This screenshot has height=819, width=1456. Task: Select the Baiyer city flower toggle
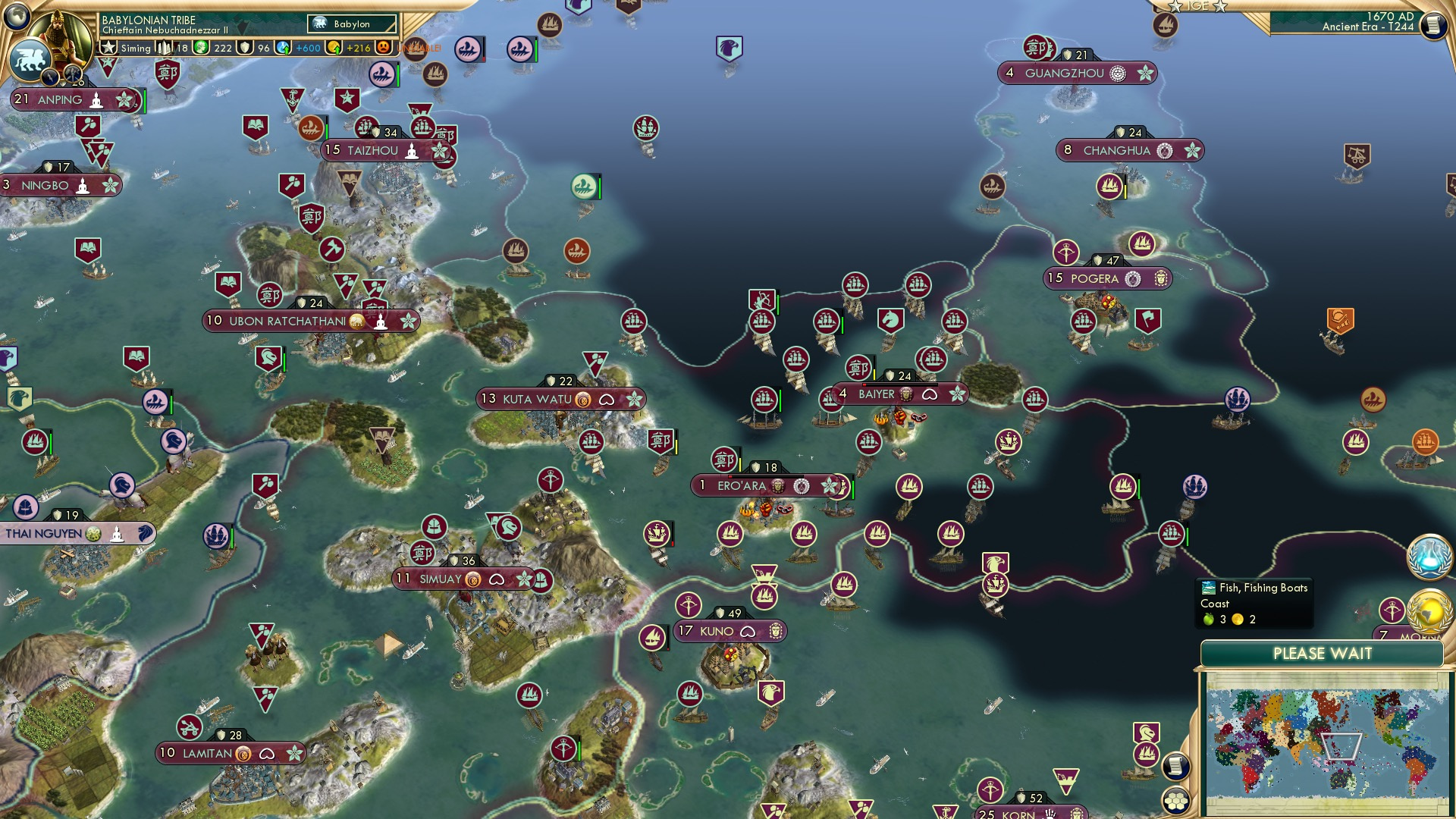click(959, 394)
